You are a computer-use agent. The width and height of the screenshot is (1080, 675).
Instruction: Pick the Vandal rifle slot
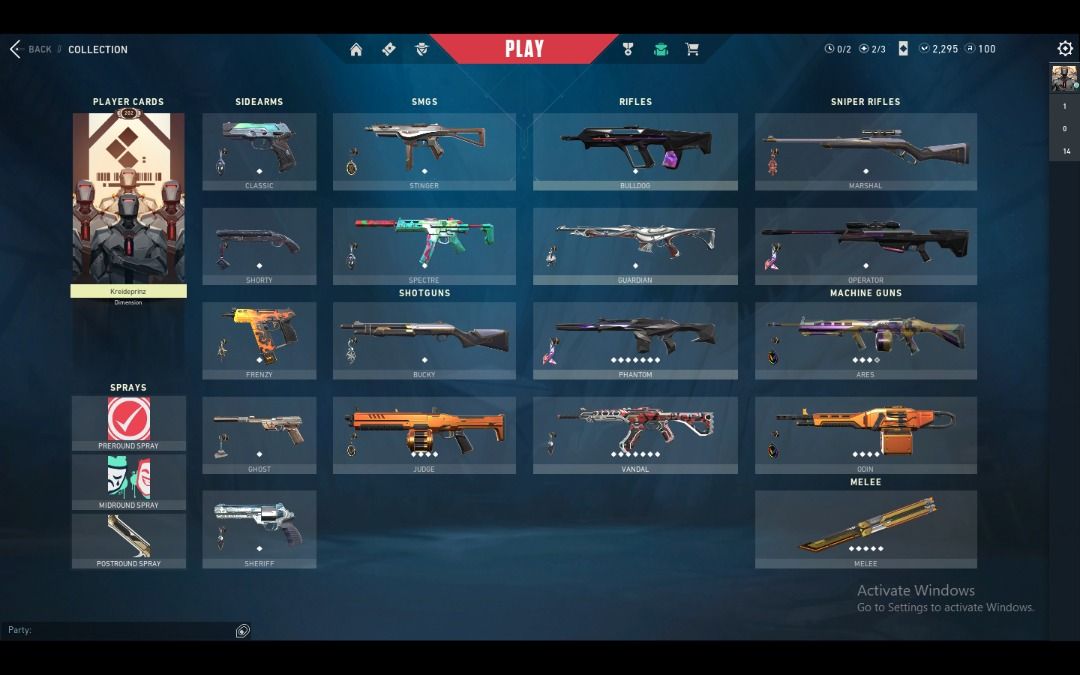(635, 434)
